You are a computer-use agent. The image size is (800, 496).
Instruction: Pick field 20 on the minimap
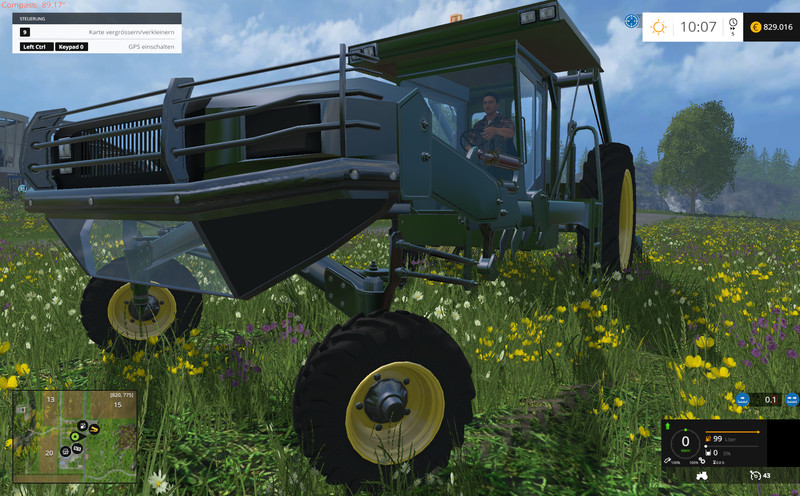(x=48, y=452)
